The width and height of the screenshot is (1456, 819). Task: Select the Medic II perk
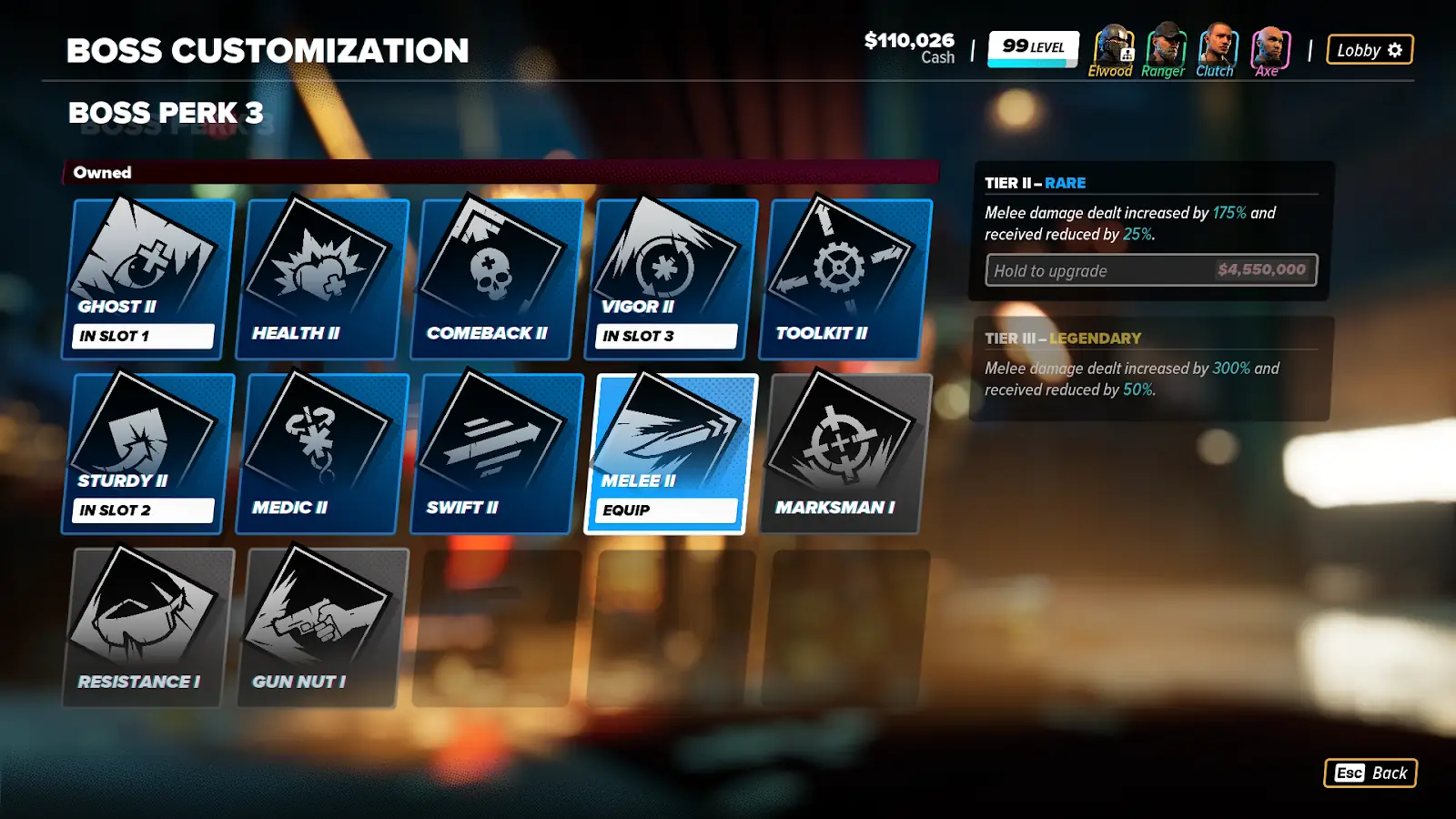coord(323,452)
